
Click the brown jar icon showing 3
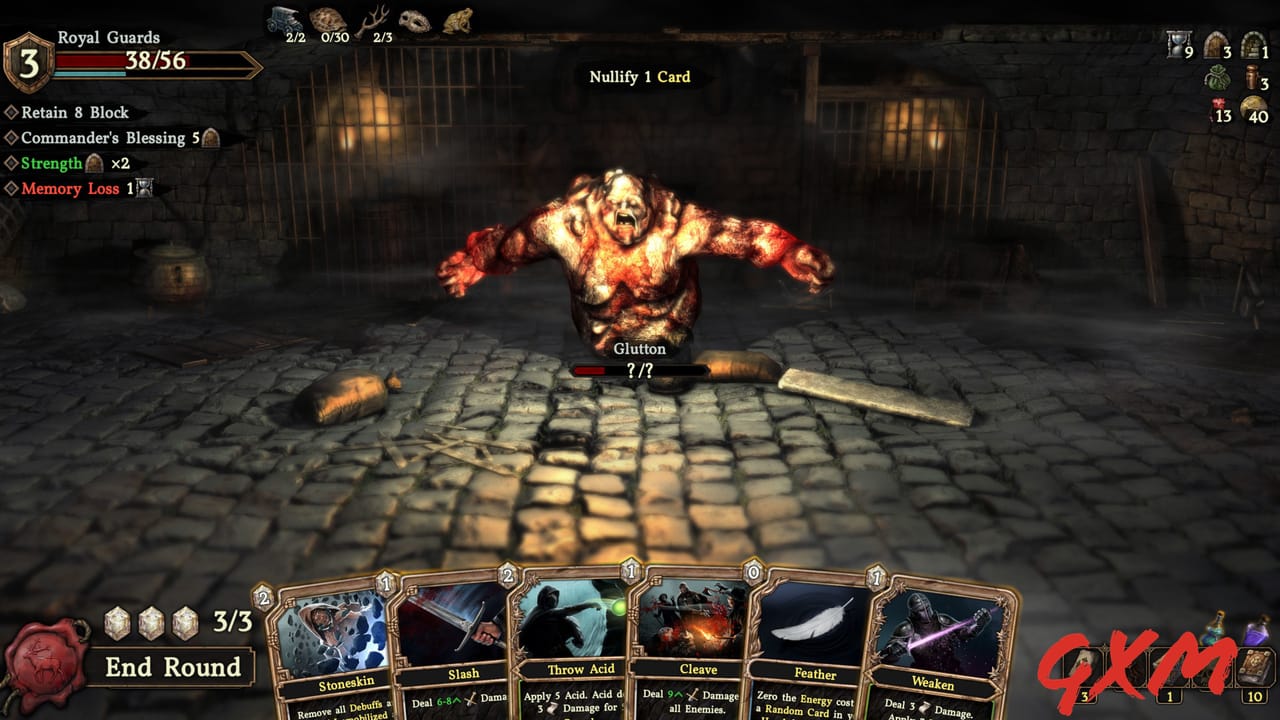coord(1254,78)
